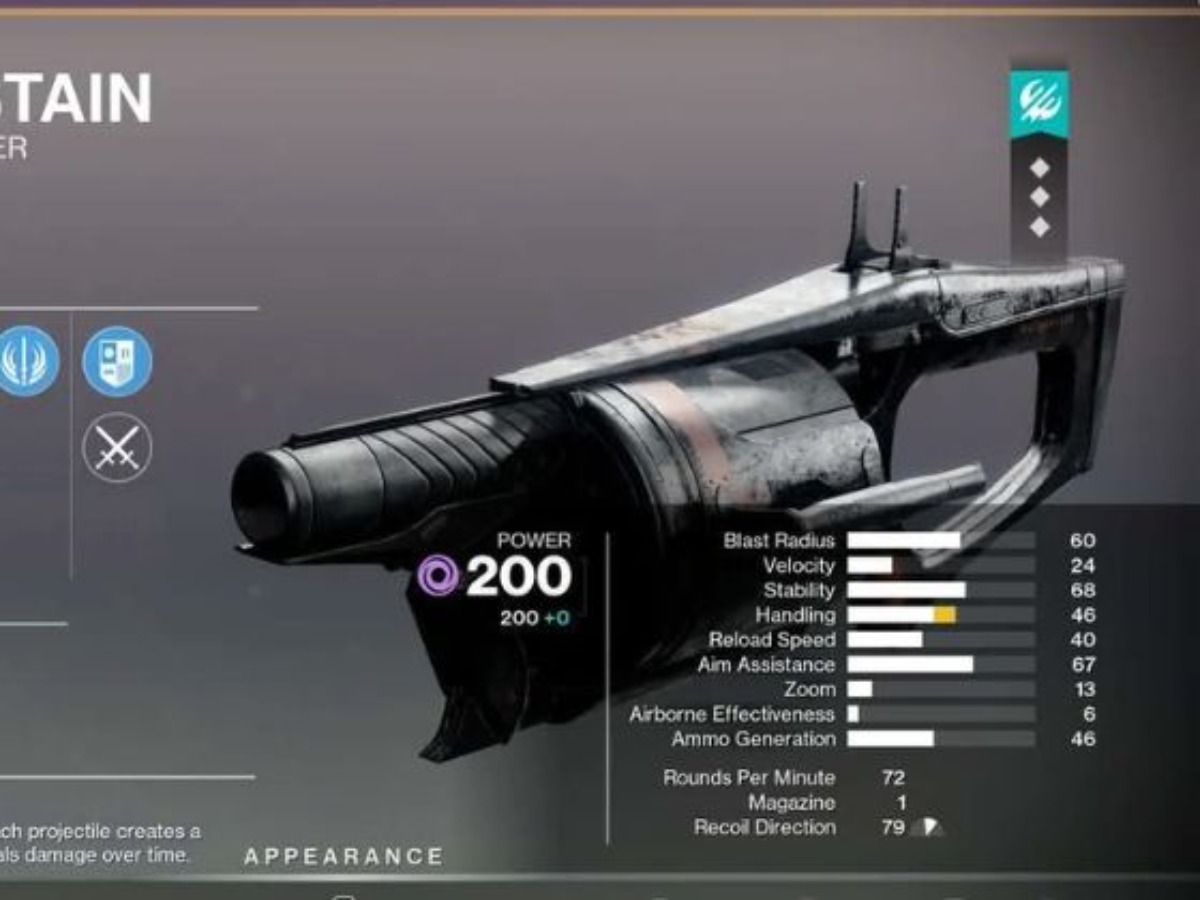Choose the blue blade-and-wings perk icon
The image size is (1200, 900).
[x=27, y=361]
